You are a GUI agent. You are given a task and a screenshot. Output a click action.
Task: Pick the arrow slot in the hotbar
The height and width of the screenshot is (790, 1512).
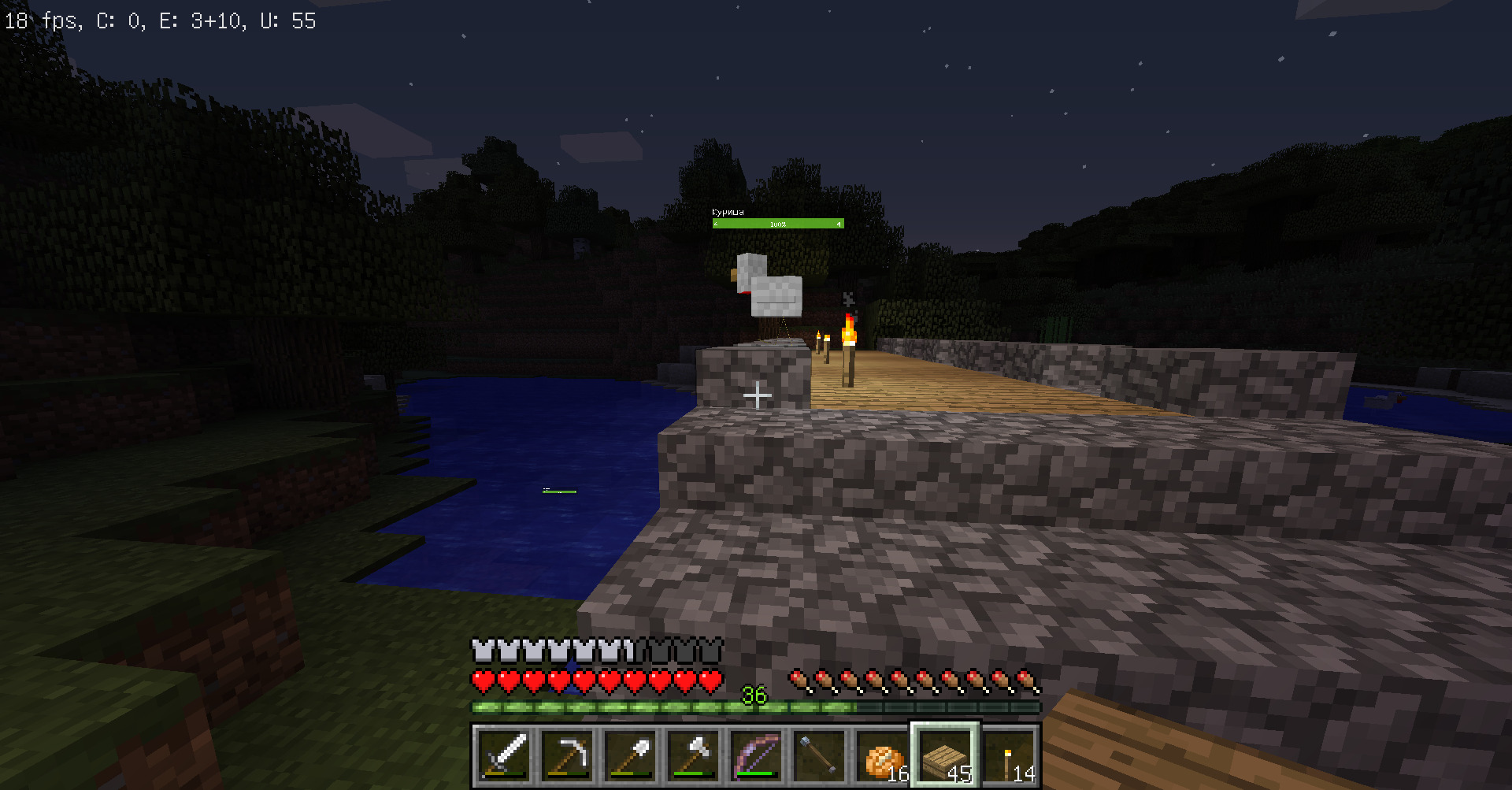point(820,756)
